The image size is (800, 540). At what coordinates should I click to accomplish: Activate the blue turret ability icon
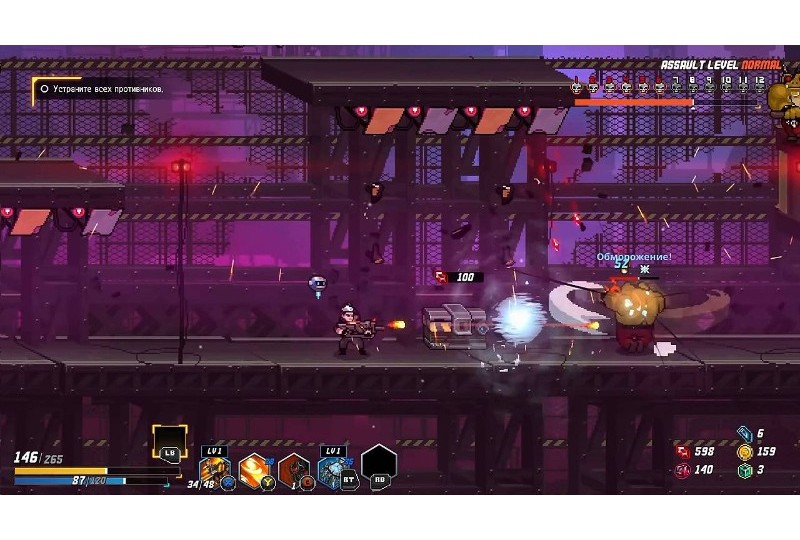[333, 468]
